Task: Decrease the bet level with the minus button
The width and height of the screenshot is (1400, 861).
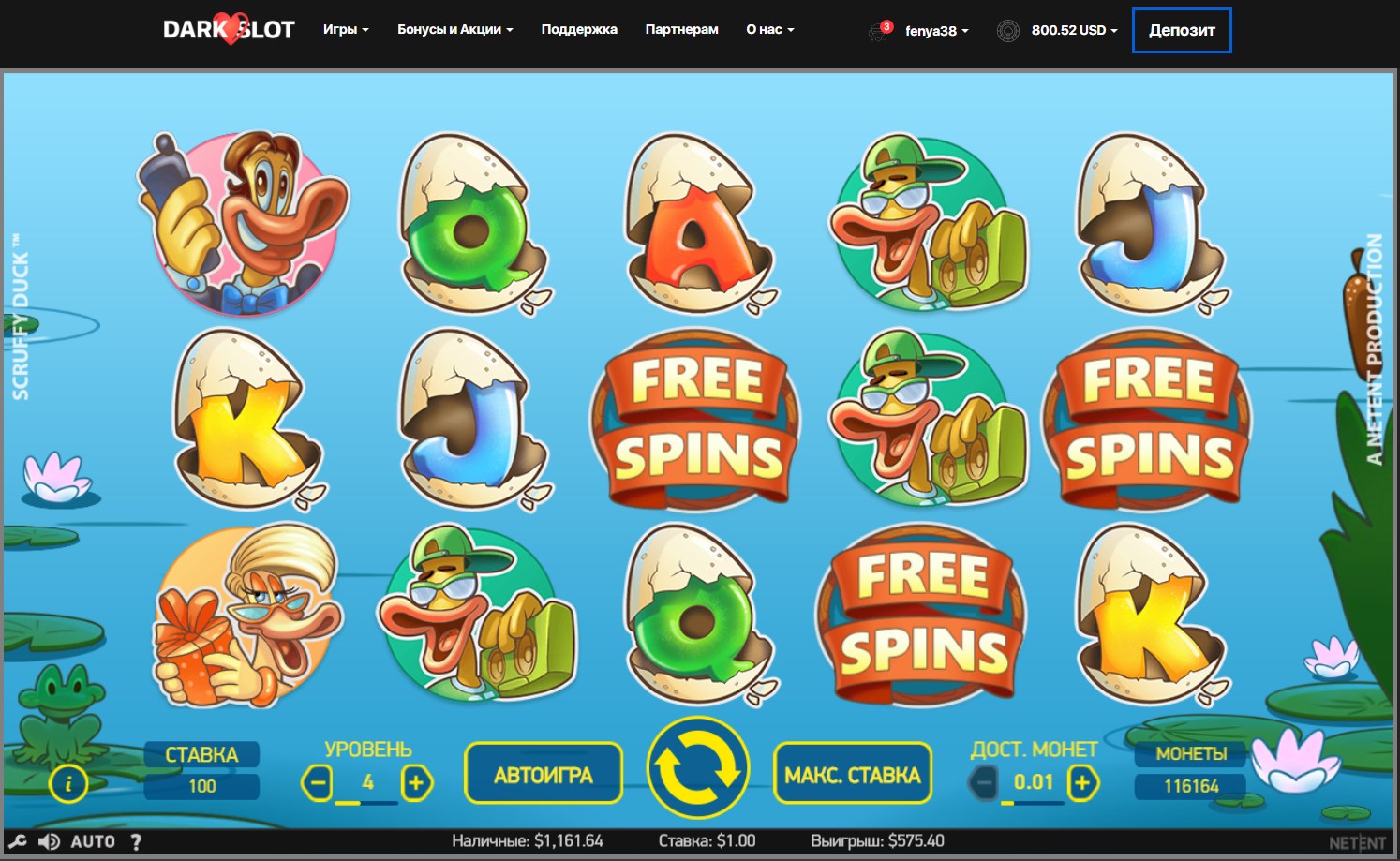Action: [x=318, y=782]
